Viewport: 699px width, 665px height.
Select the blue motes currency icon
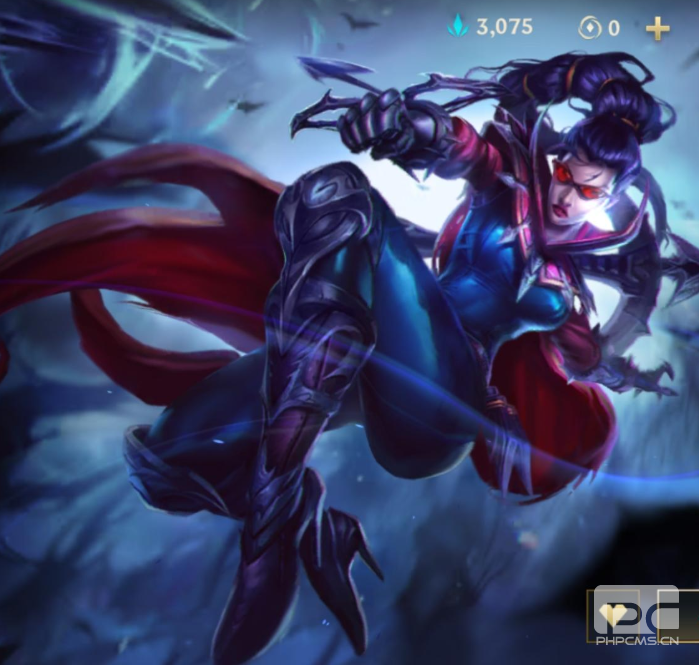click(x=459, y=28)
